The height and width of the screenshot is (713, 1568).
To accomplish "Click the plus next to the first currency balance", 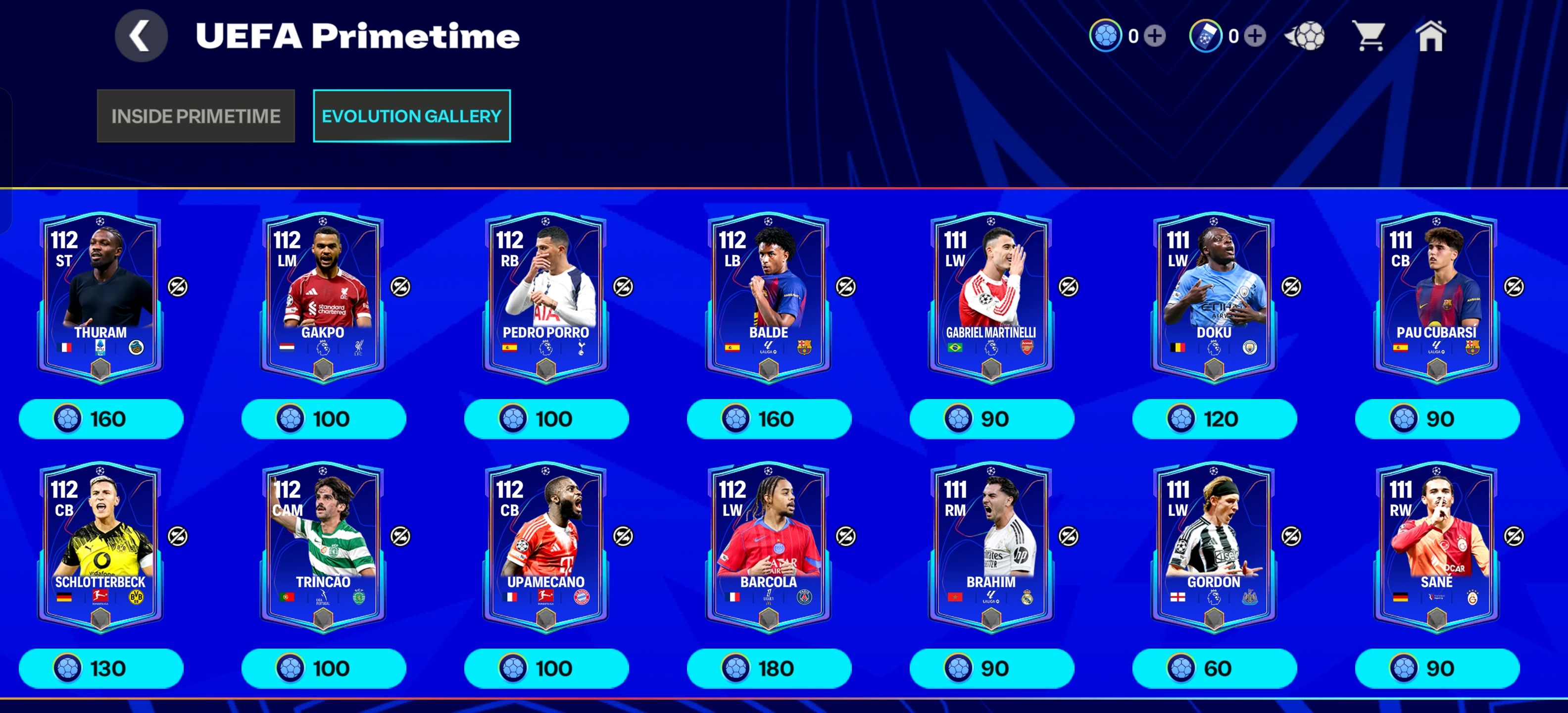I will [1155, 38].
